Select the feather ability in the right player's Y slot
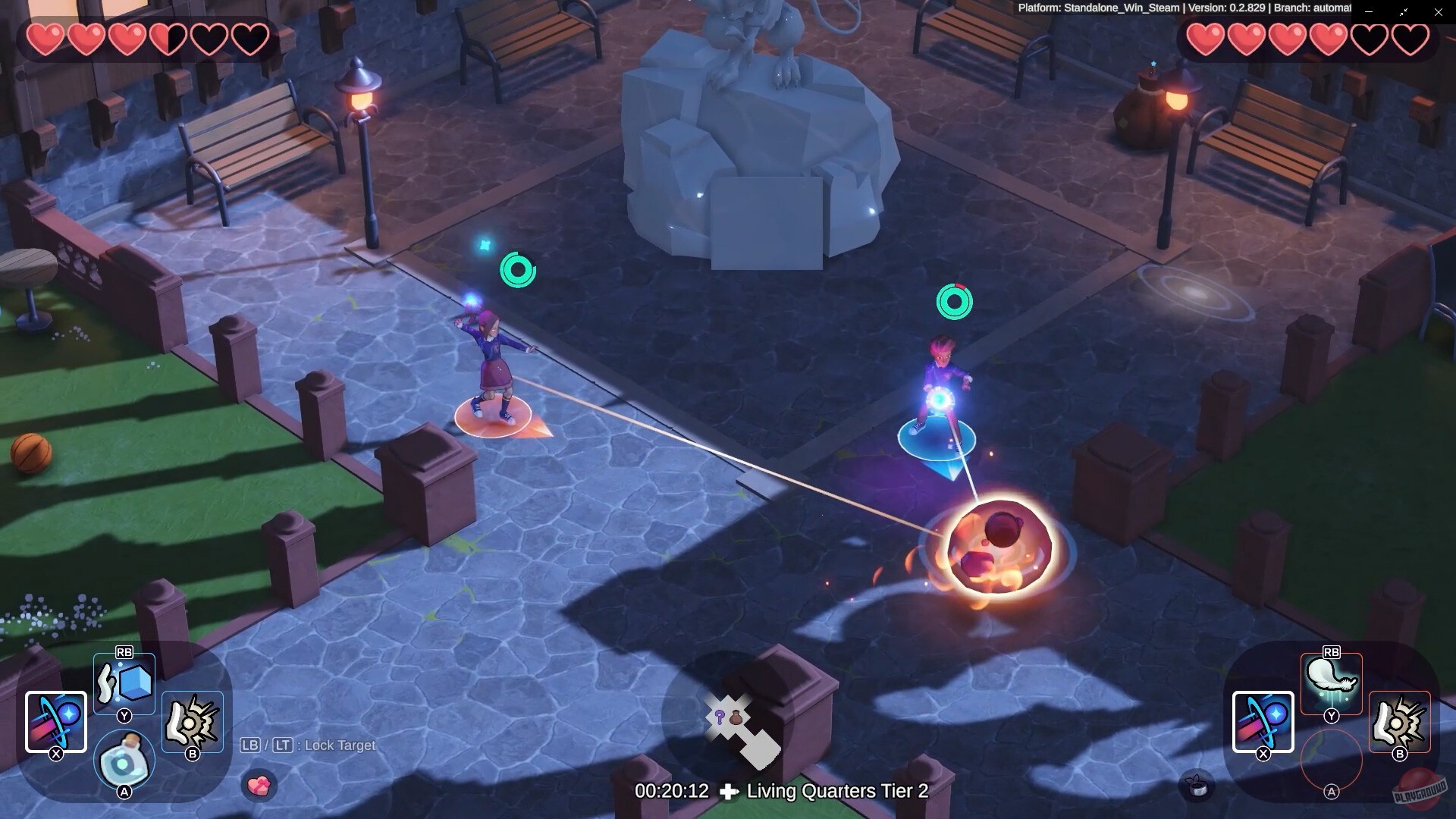 coord(1329,681)
